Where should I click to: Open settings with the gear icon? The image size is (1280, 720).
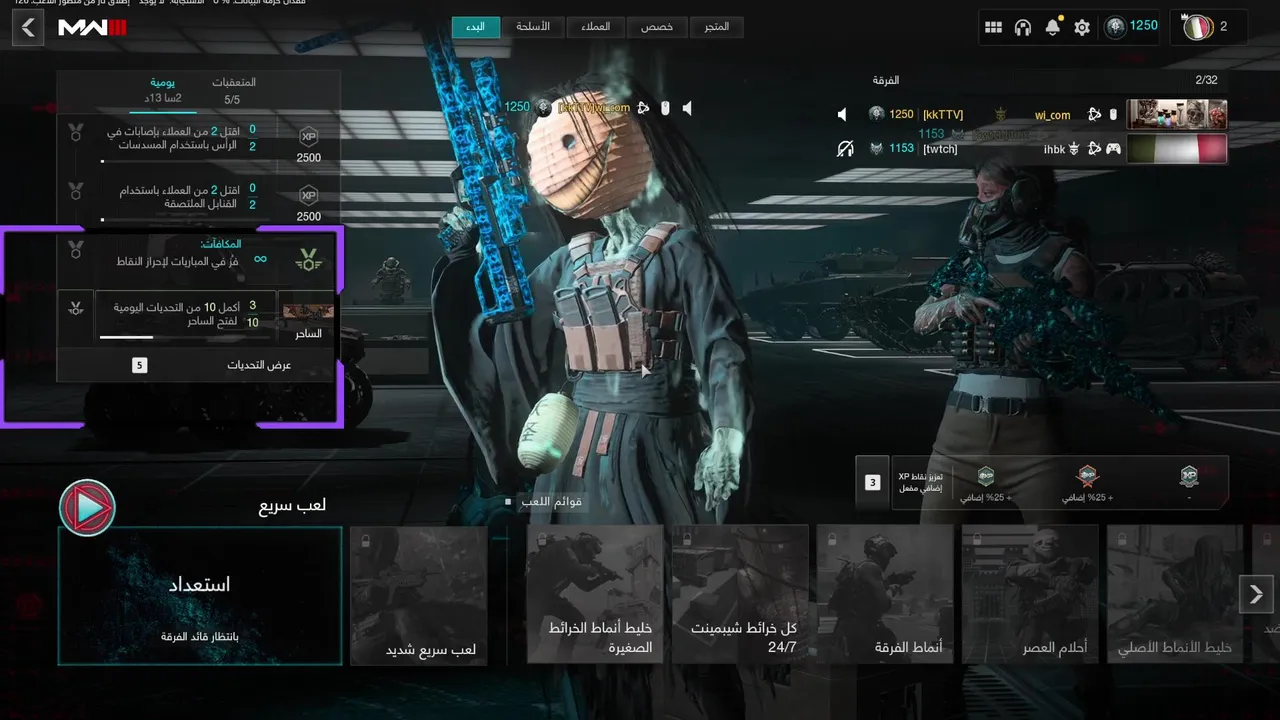[x=1082, y=28]
